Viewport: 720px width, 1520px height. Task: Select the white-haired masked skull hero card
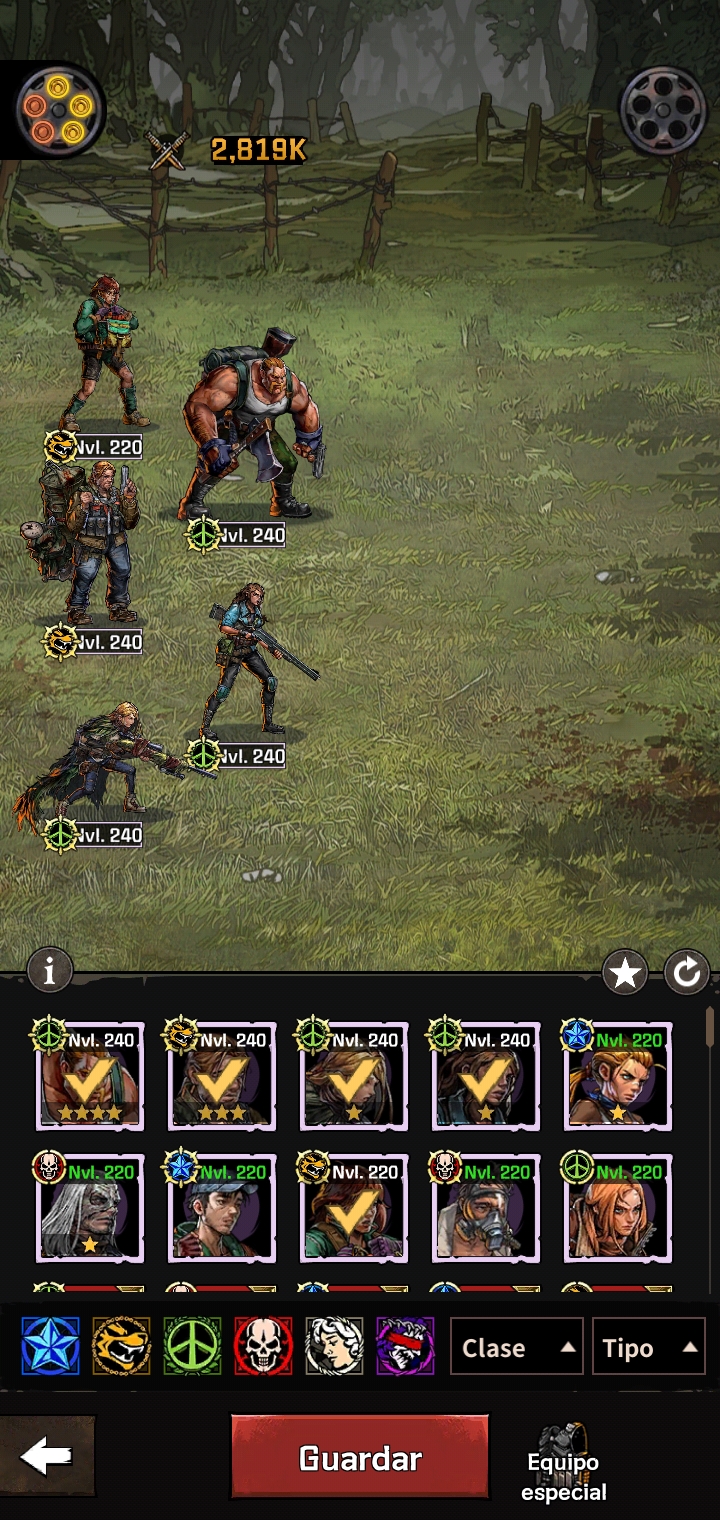pyautogui.click(x=90, y=1209)
